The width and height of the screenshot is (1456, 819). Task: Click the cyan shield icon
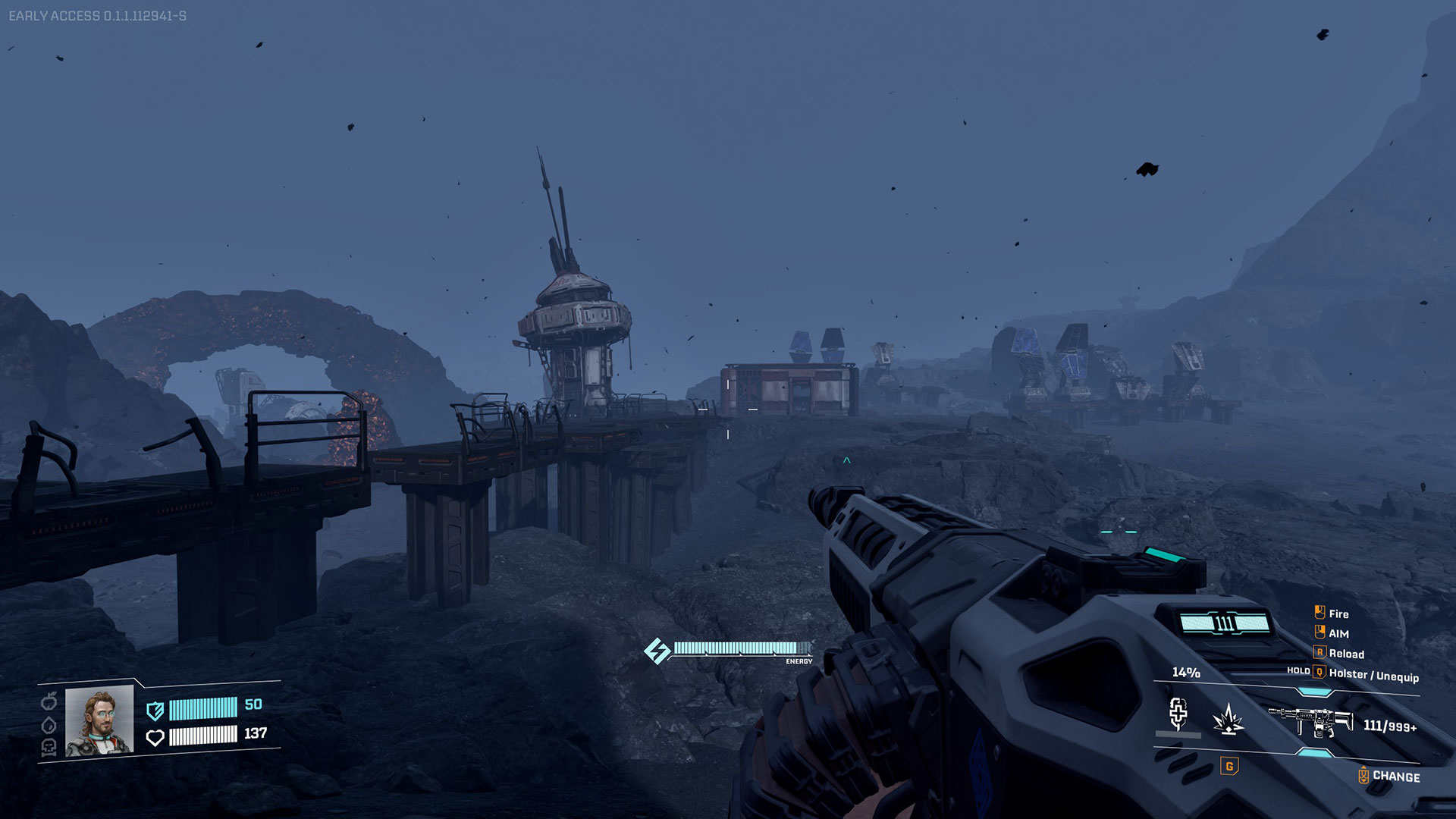point(155,711)
